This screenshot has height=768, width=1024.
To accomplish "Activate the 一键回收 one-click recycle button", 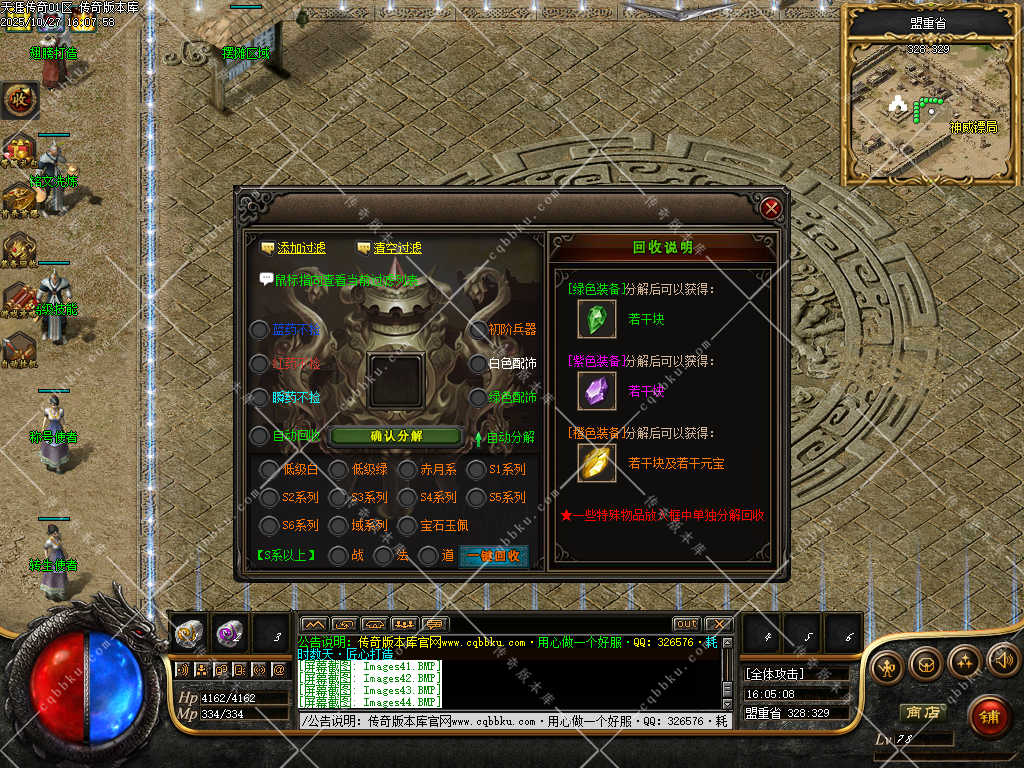I will (x=493, y=556).
